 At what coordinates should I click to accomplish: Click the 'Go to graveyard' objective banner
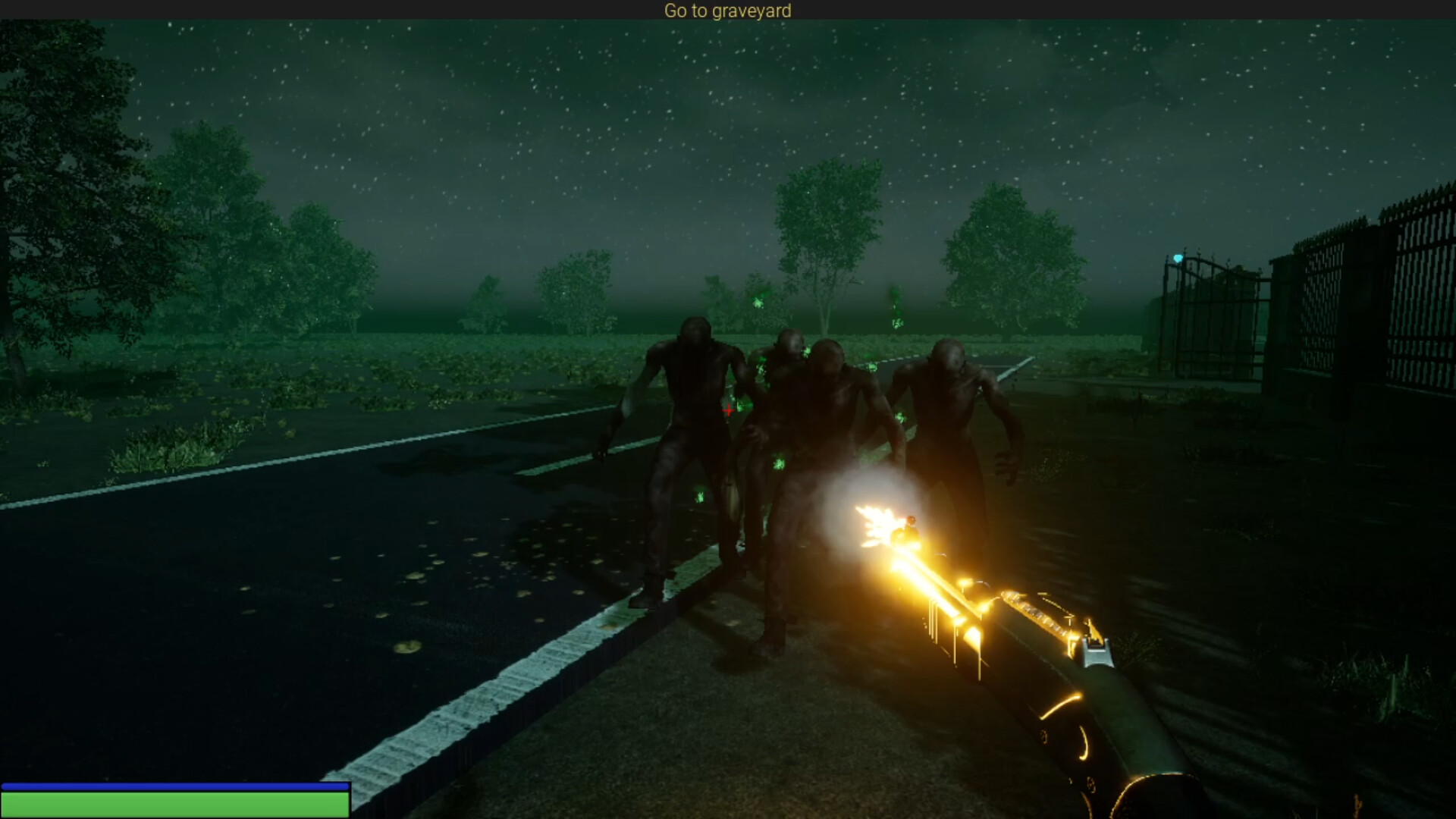[727, 11]
